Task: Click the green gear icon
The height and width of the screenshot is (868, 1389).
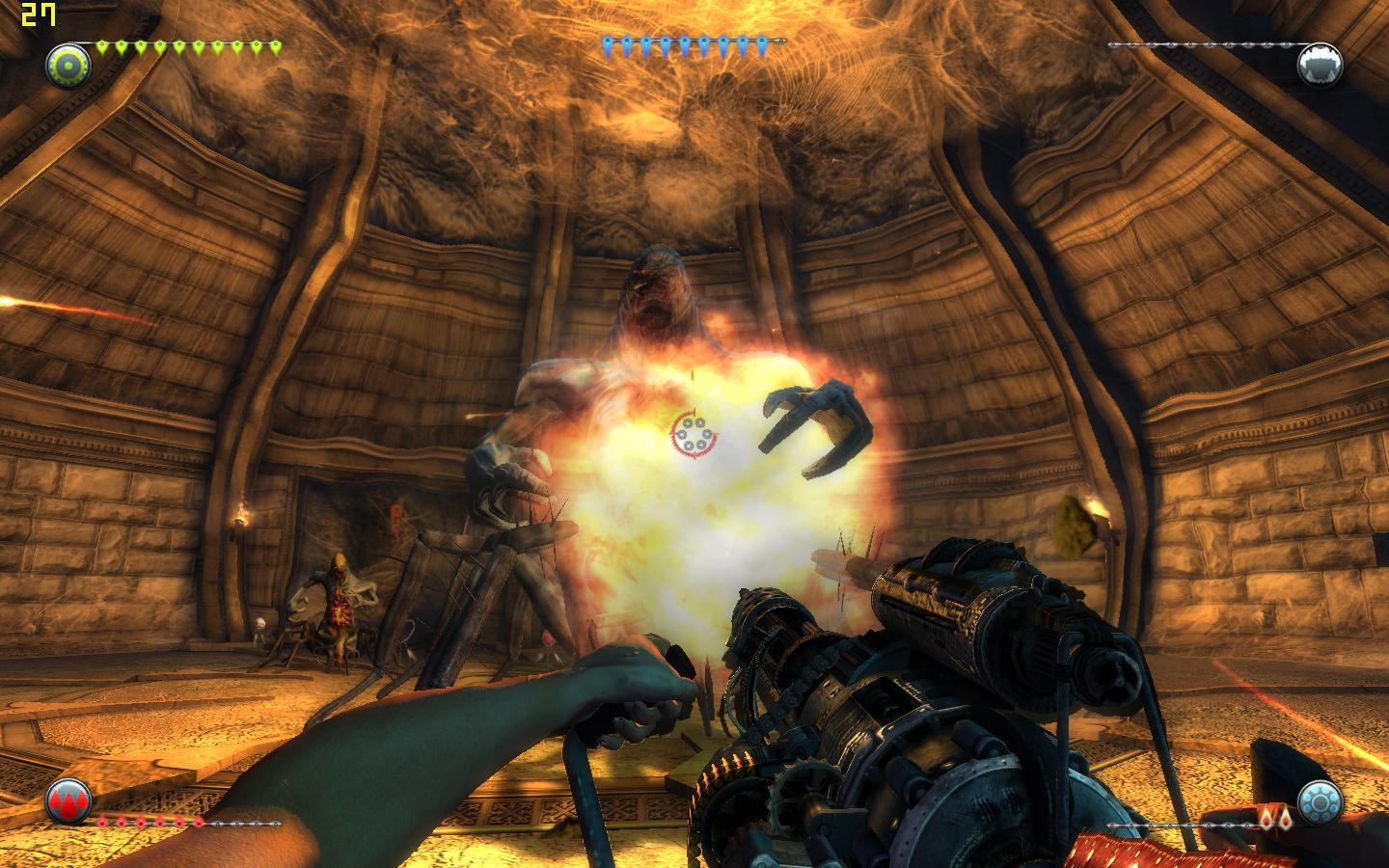Action: 68,67
